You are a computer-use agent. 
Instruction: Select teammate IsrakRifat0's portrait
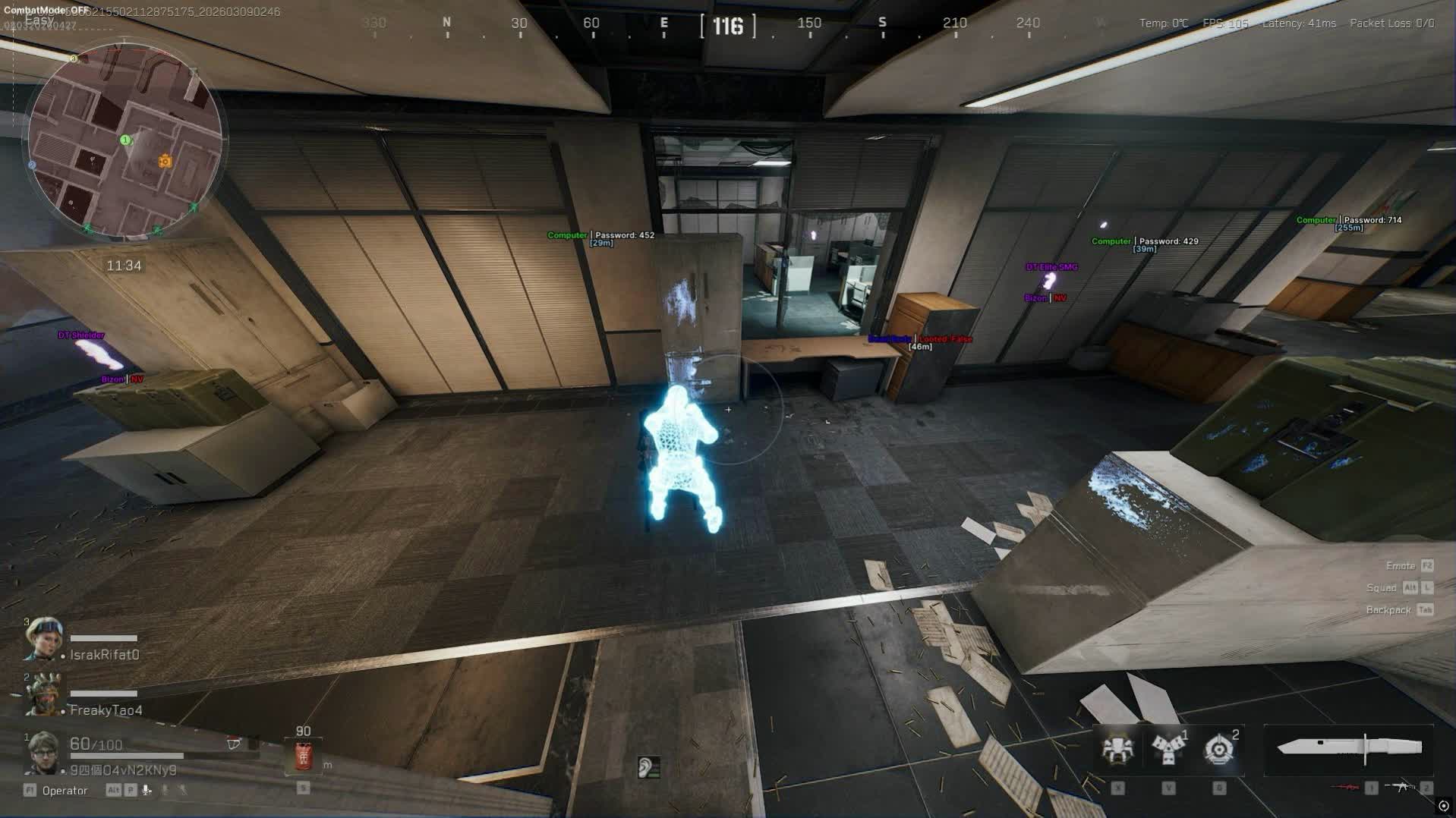pyautogui.click(x=43, y=639)
